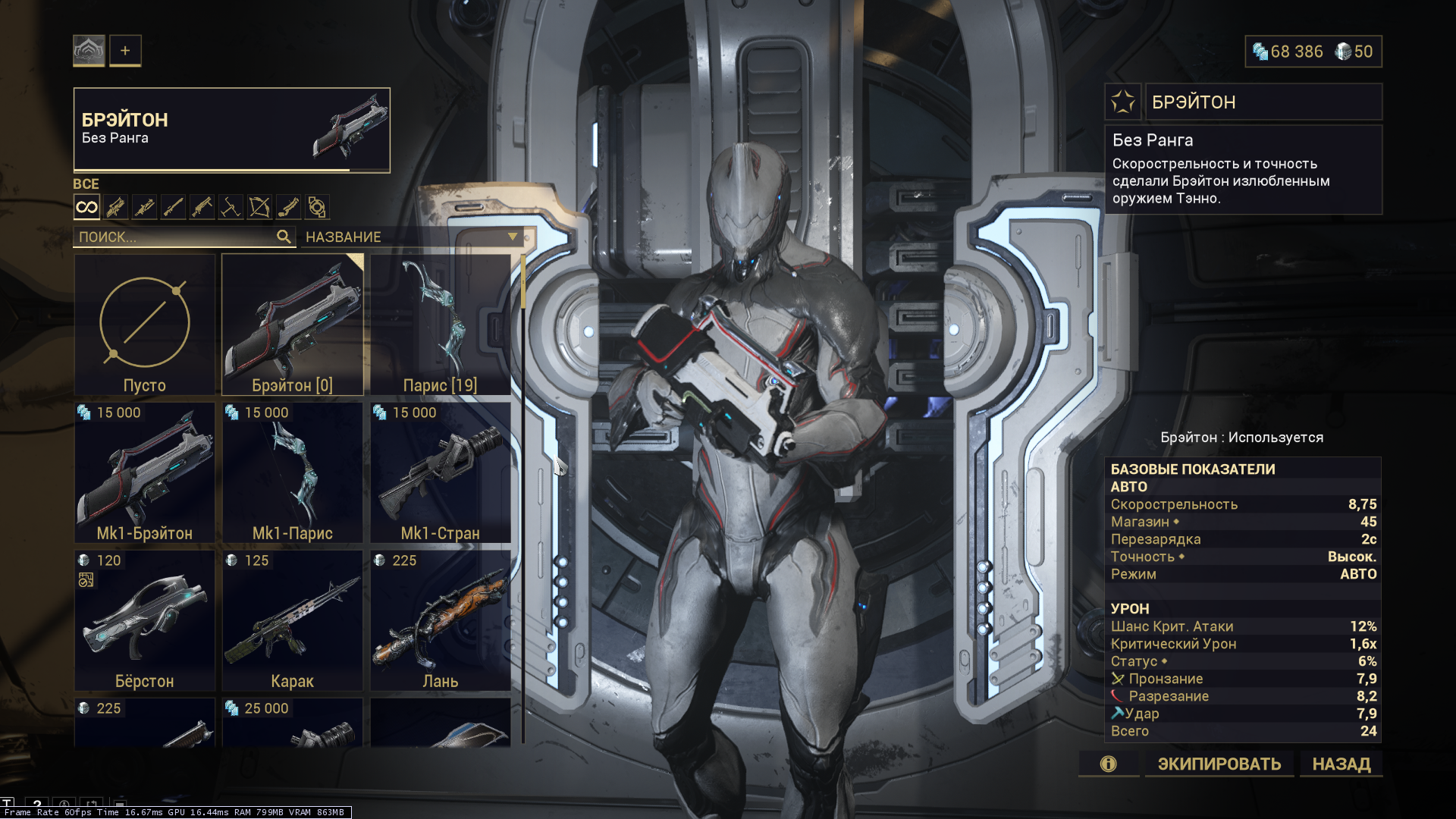Image resolution: width=1456 pixels, height=819 pixels.
Task: Click the equipped БРЭЙТОН weapon banner
Action: 231,130
